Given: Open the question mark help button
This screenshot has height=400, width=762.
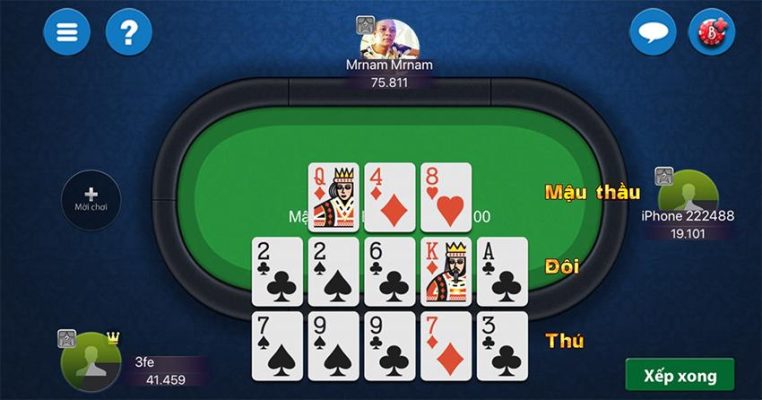Looking at the screenshot, I should pos(128,31).
